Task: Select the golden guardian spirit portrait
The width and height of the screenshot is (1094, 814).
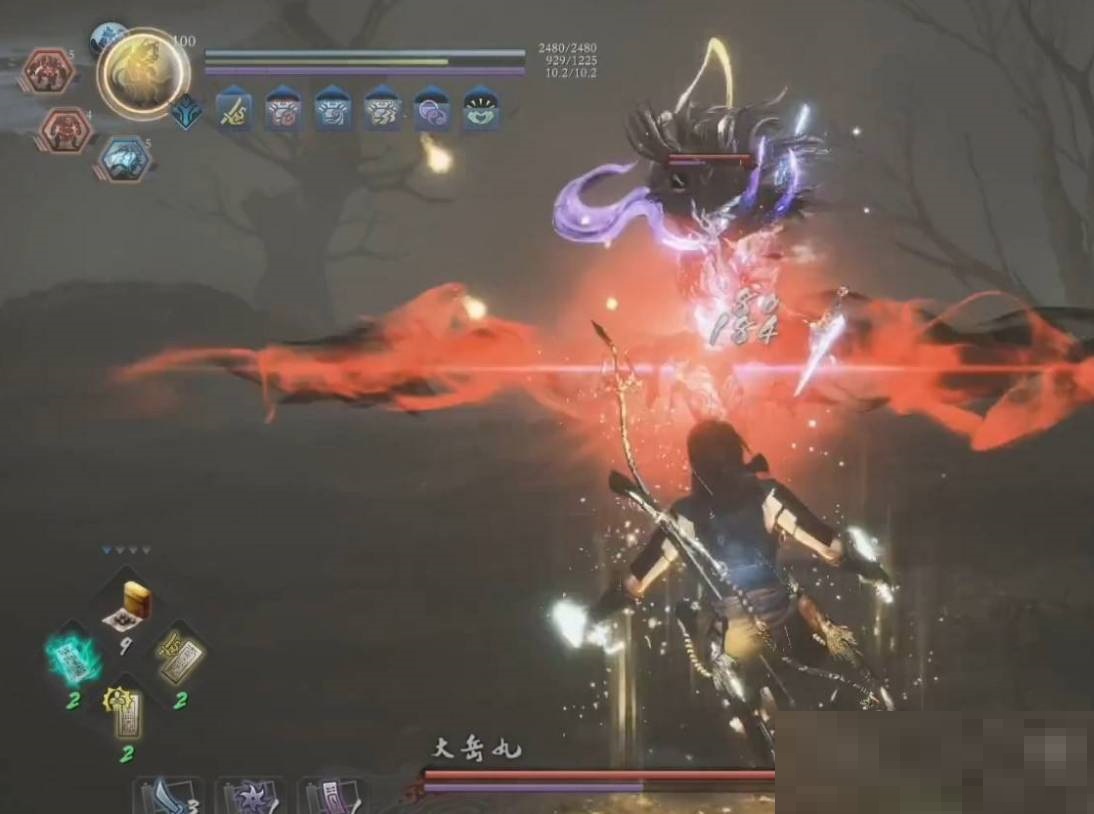Action: point(143,72)
